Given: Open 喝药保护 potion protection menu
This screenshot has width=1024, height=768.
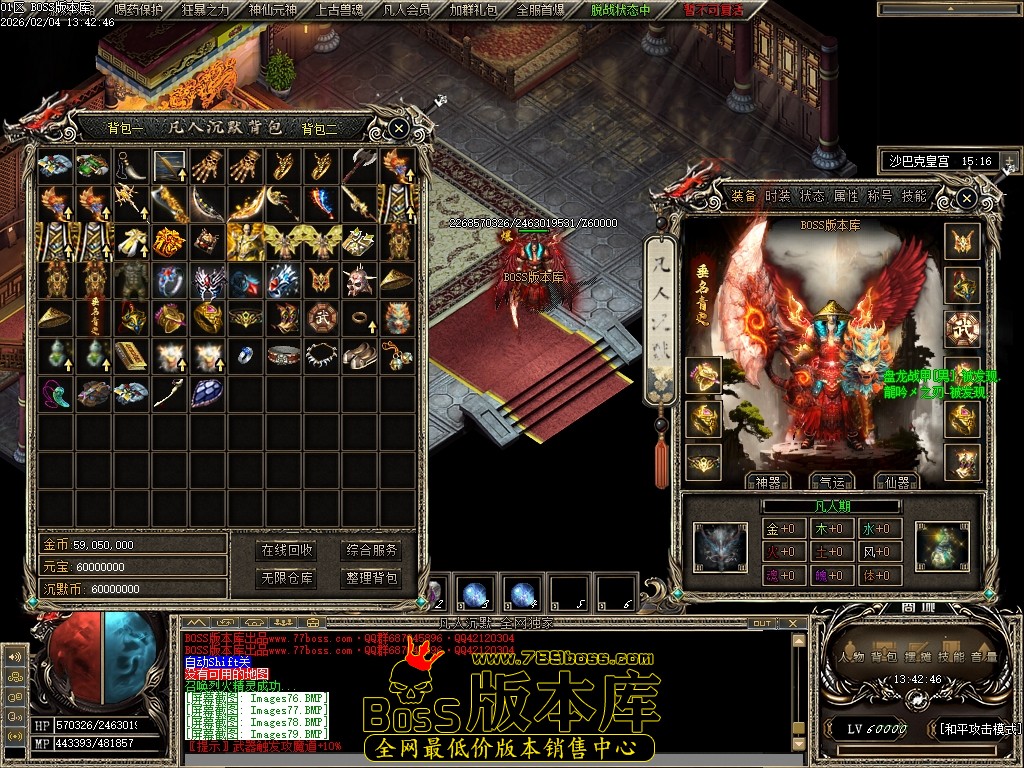Looking at the screenshot, I should click(x=138, y=10).
